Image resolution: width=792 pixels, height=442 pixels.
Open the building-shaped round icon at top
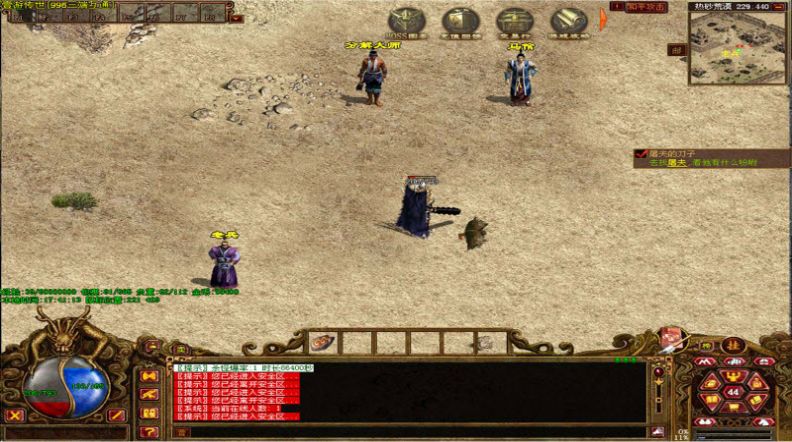point(460,22)
